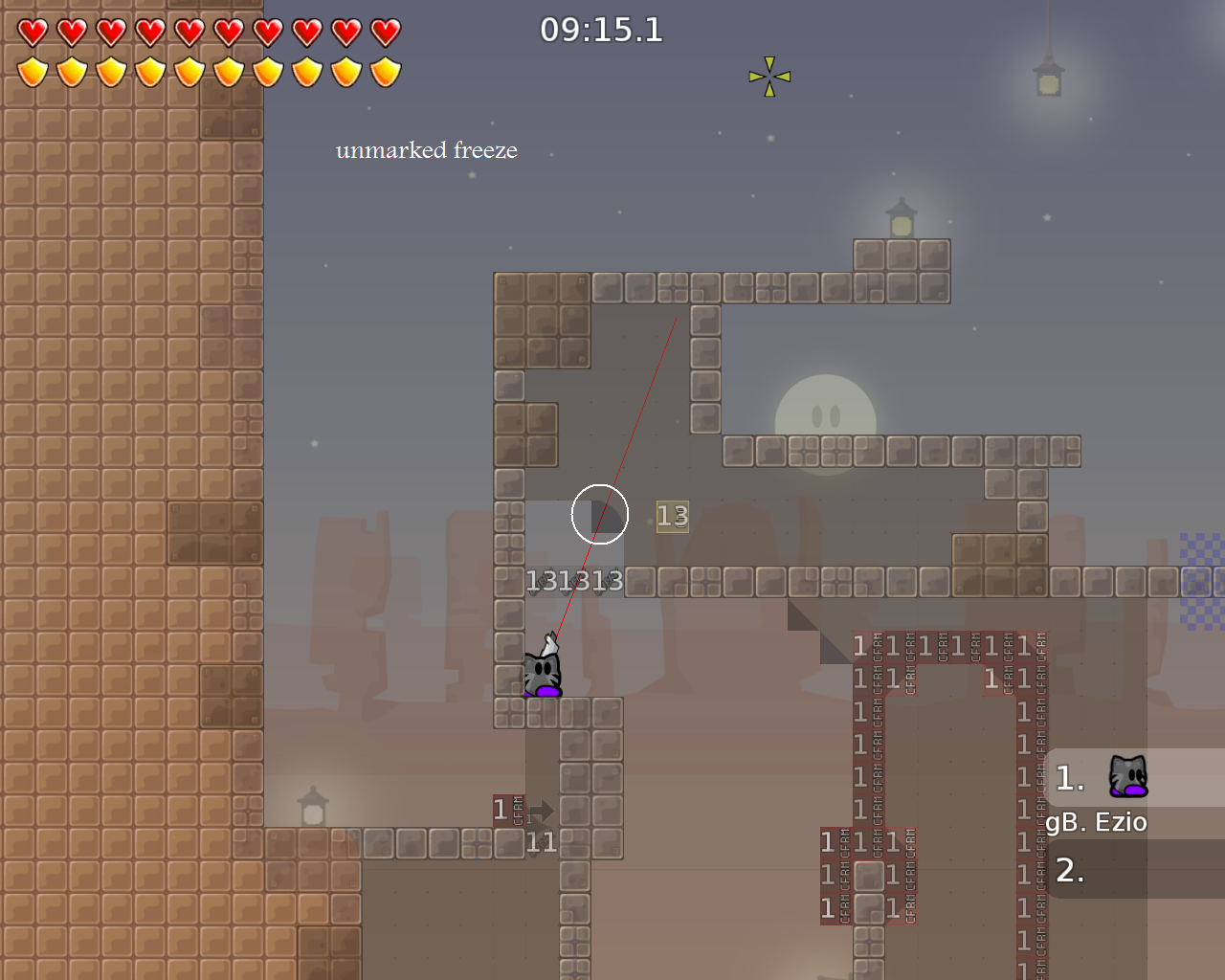Click the smiling moon face in the background
1225x980 pixels.
[x=829, y=413]
